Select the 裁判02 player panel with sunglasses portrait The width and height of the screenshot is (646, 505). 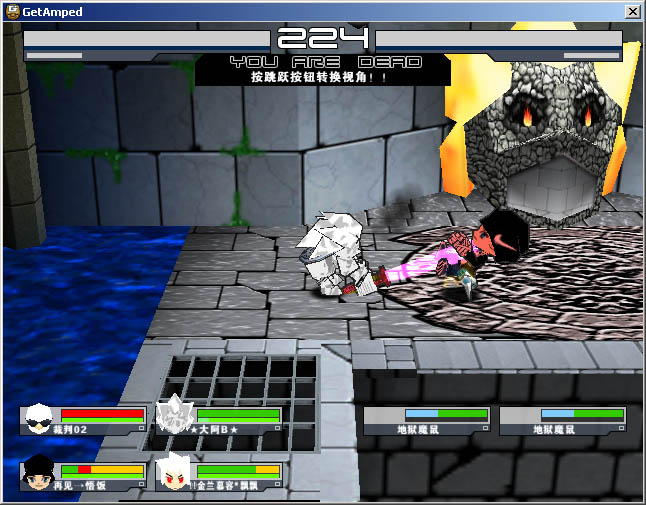tap(83, 420)
